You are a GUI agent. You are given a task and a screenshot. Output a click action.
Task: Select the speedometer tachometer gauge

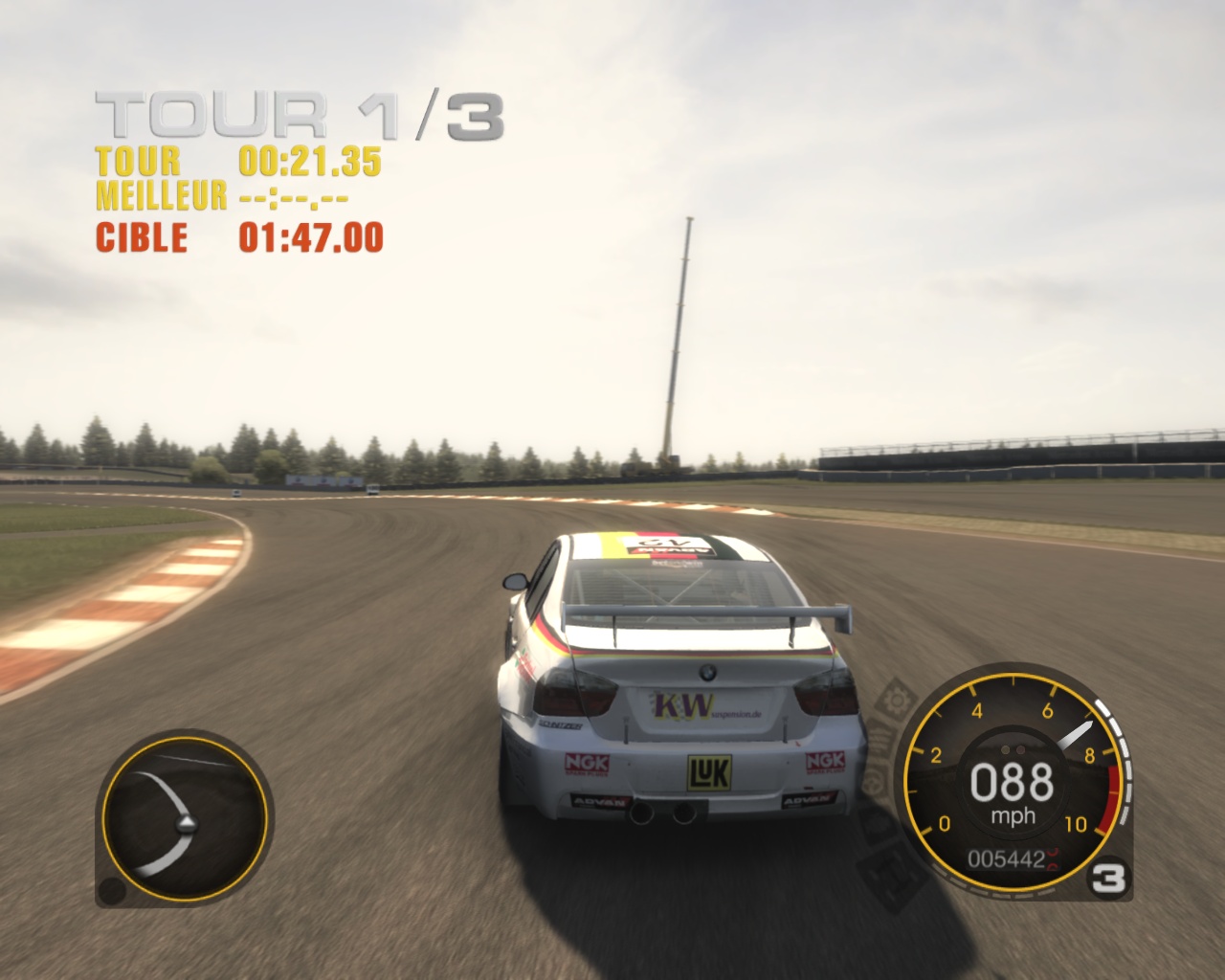(1012, 785)
